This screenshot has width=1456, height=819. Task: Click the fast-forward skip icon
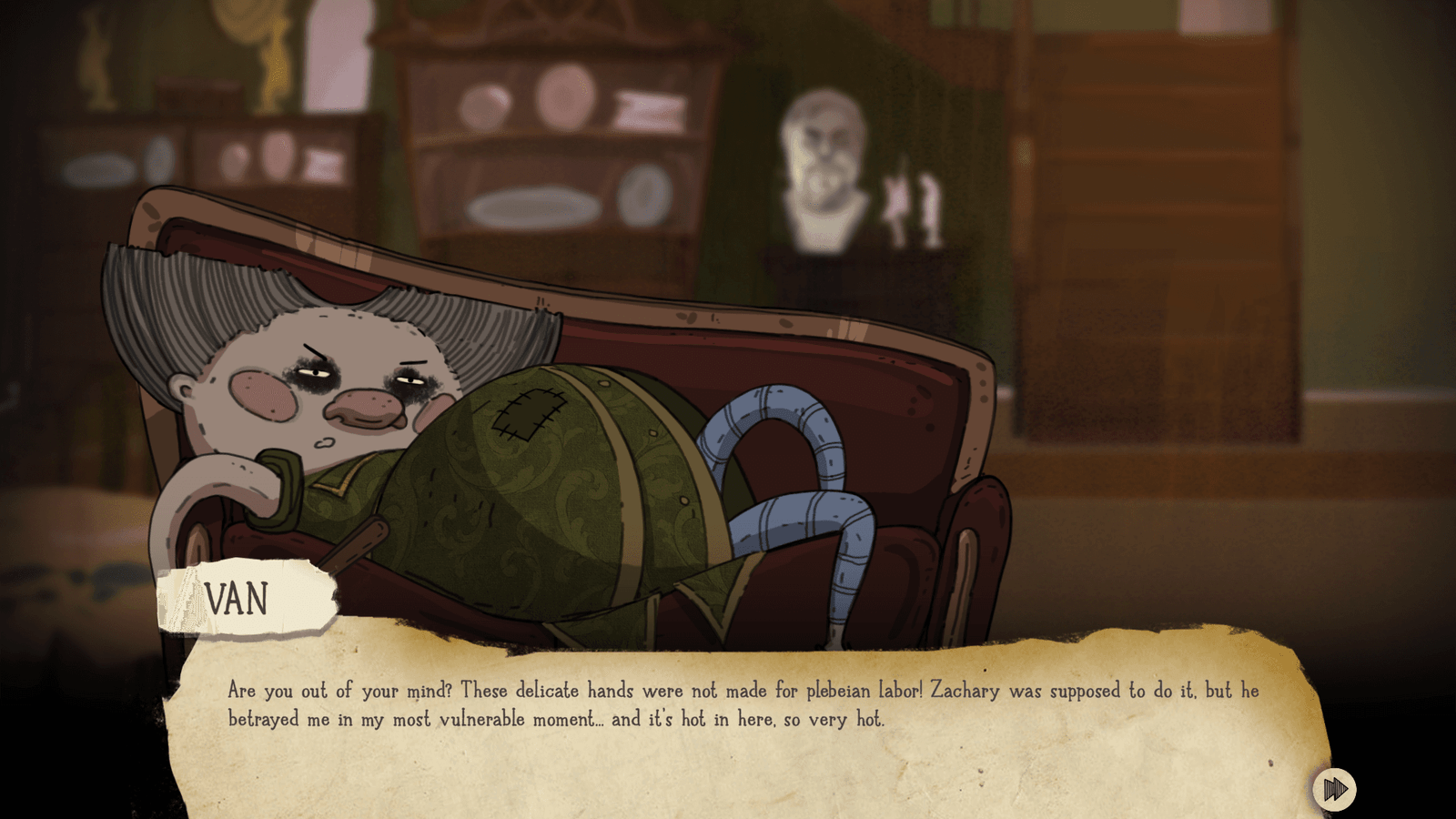[1334, 790]
